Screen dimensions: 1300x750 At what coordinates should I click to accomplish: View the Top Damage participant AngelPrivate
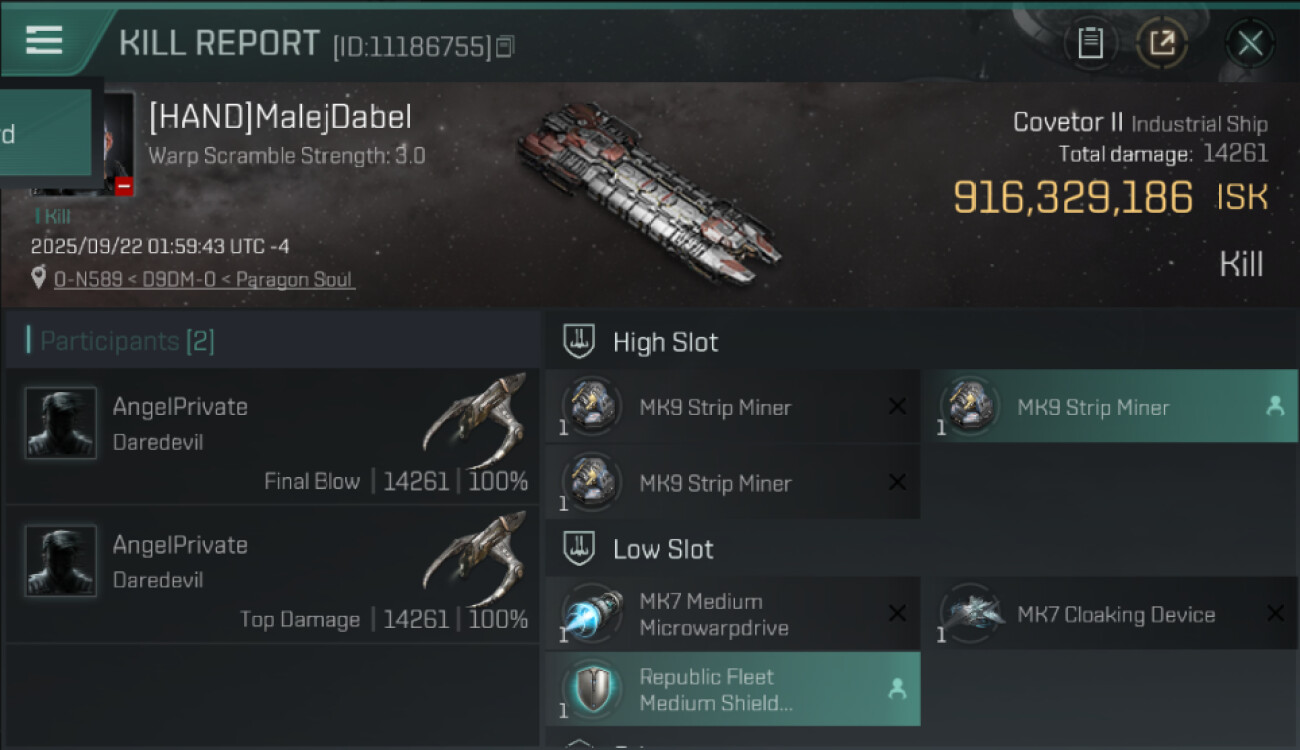pos(272,575)
